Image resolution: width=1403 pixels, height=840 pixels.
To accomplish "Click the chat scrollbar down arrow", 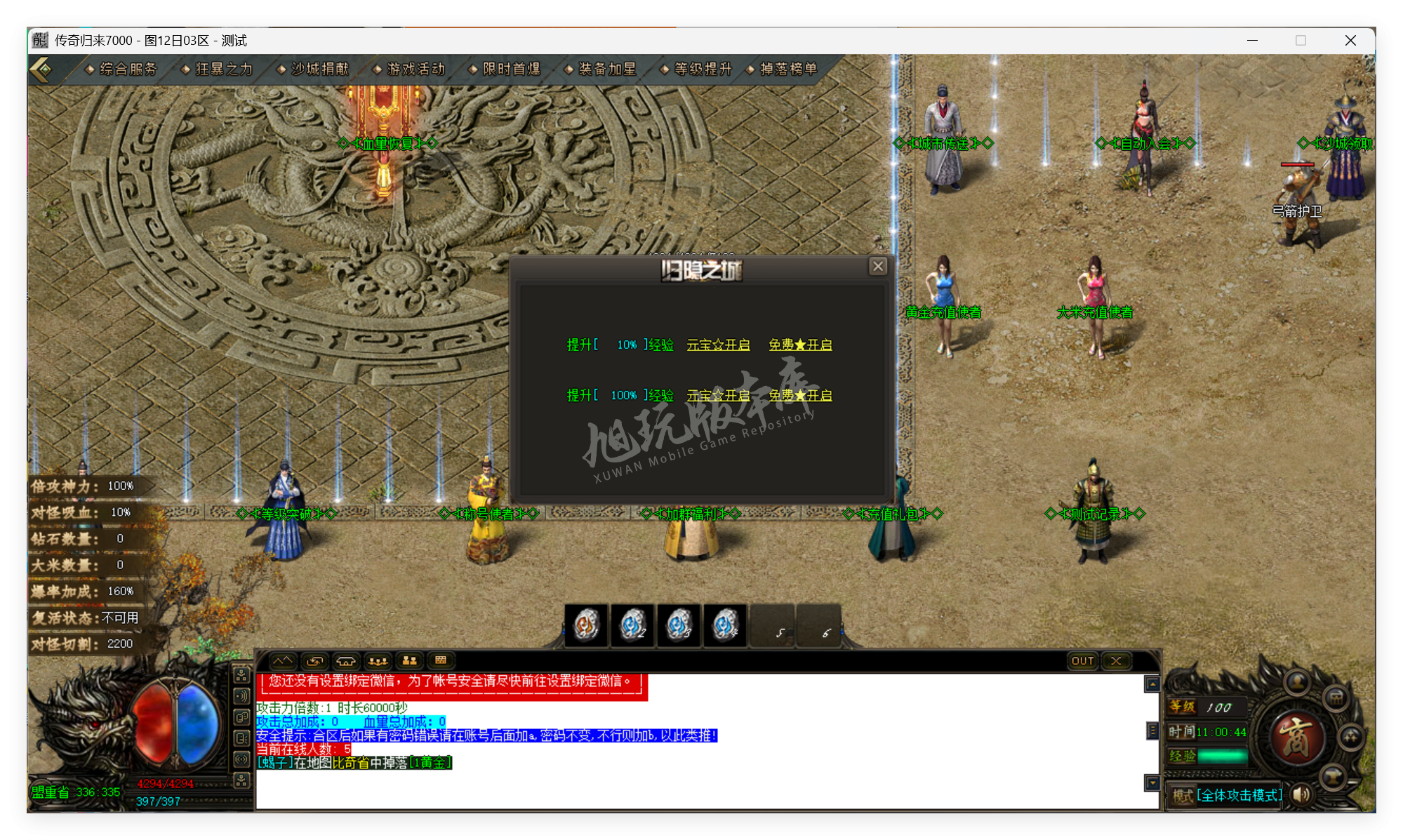I will coord(1152,784).
